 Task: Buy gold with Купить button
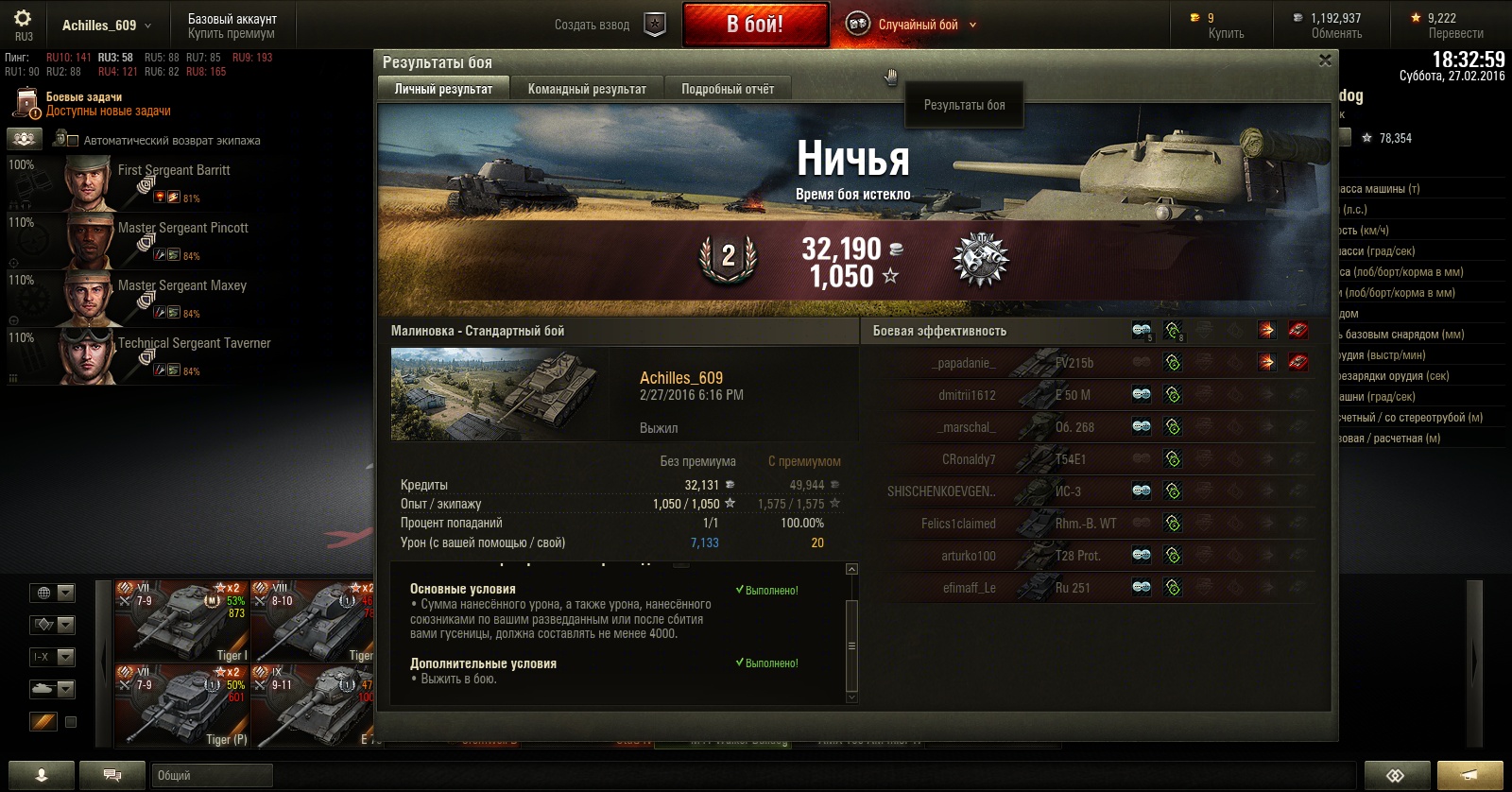coord(1226,33)
